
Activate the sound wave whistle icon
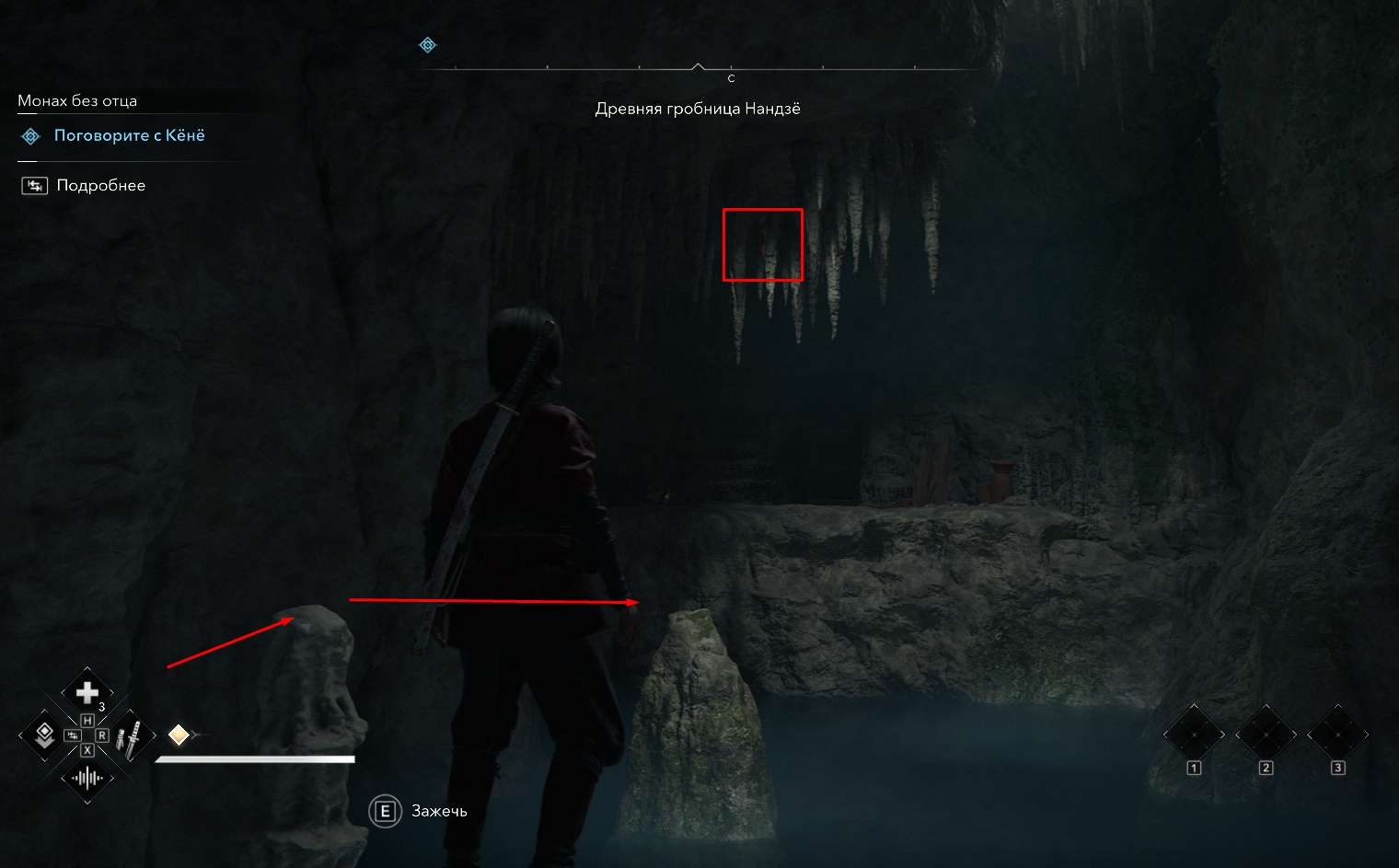[x=87, y=779]
